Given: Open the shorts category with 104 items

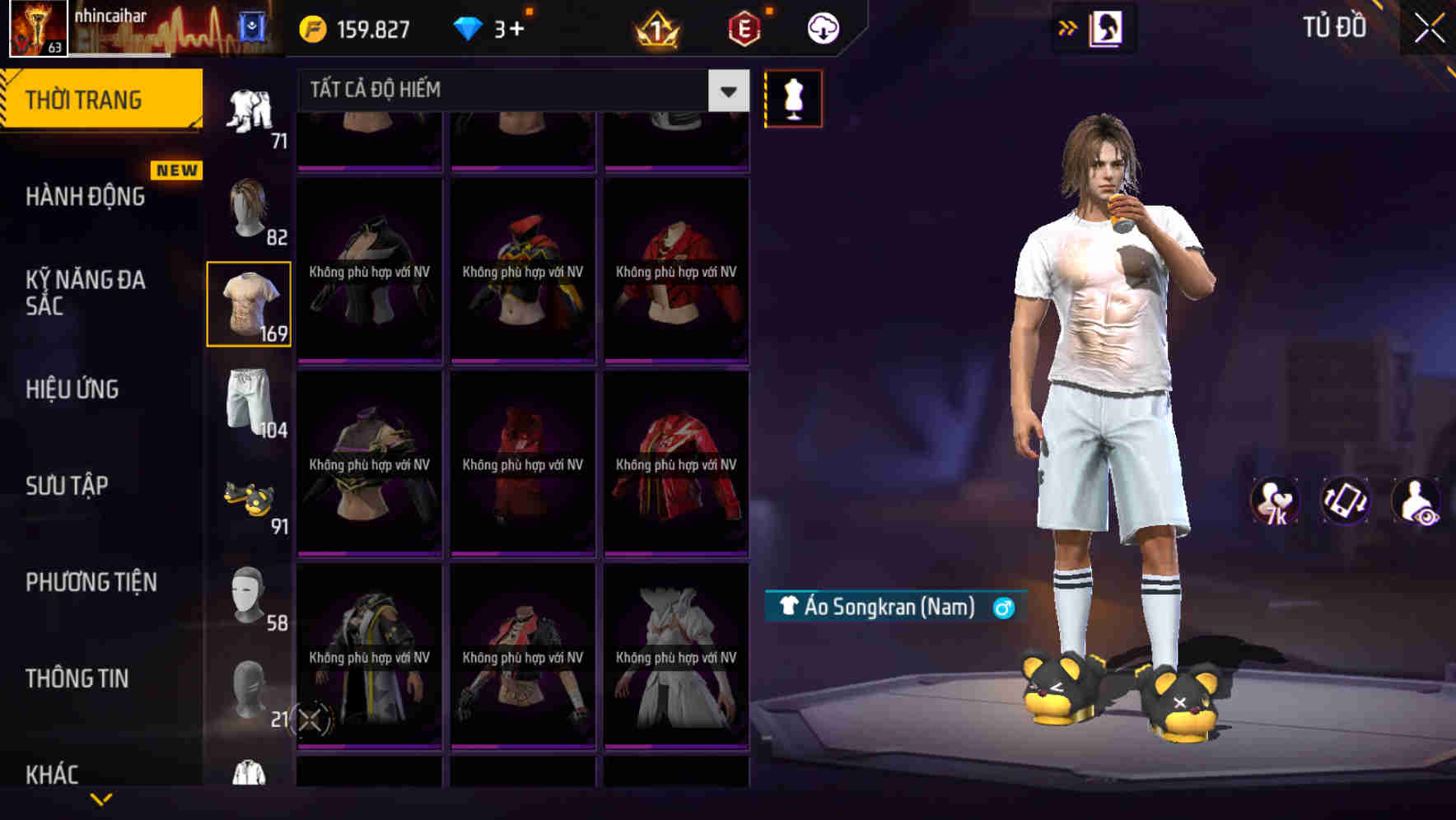Looking at the screenshot, I should (x=248, y=403).
